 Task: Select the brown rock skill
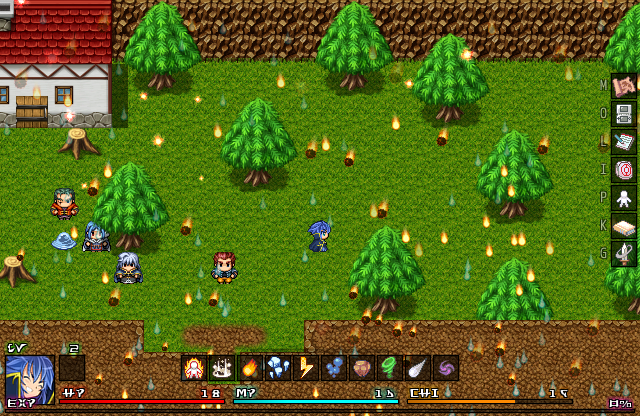pos(362,368)
